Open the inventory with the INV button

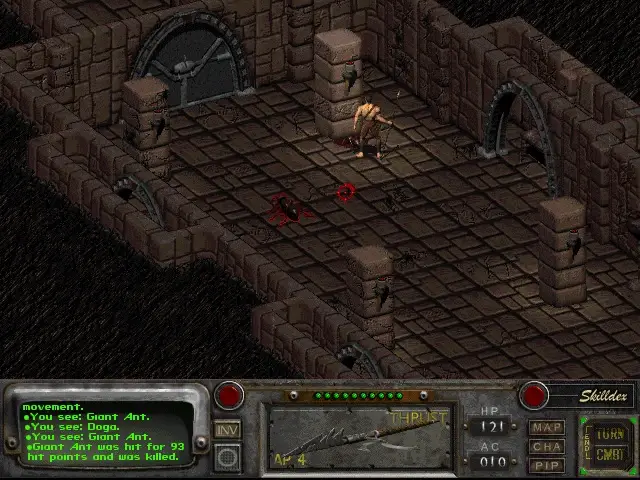tap(228, 430)
